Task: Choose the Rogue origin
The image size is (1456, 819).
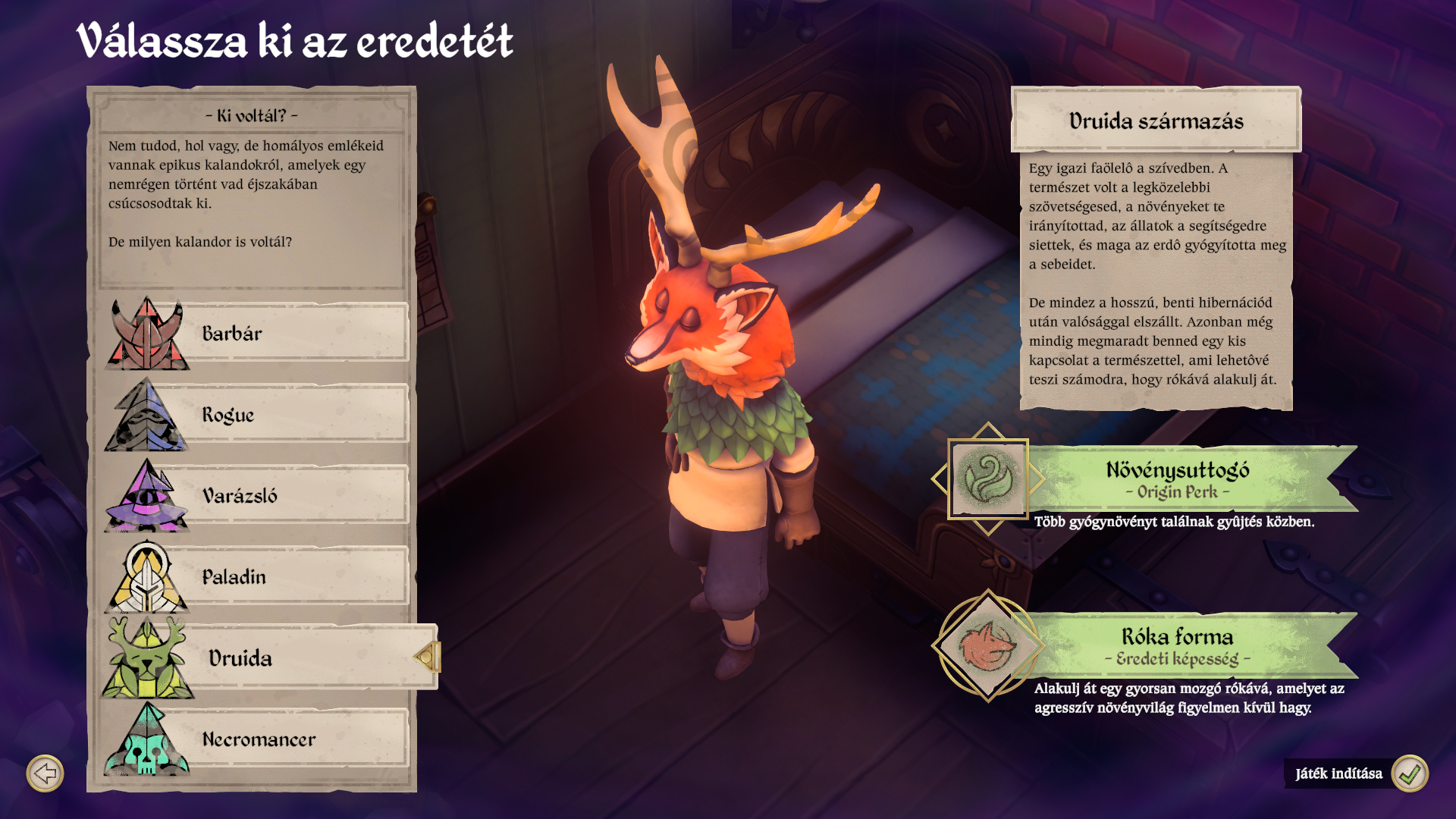Action: pyautogui.click(x=258, y=415)
